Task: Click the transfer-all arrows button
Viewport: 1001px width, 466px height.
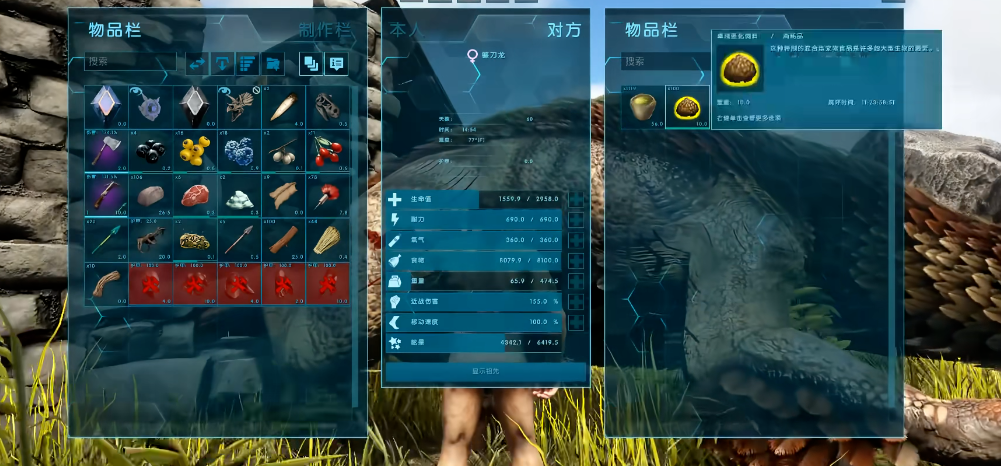Action: [197, 63]
